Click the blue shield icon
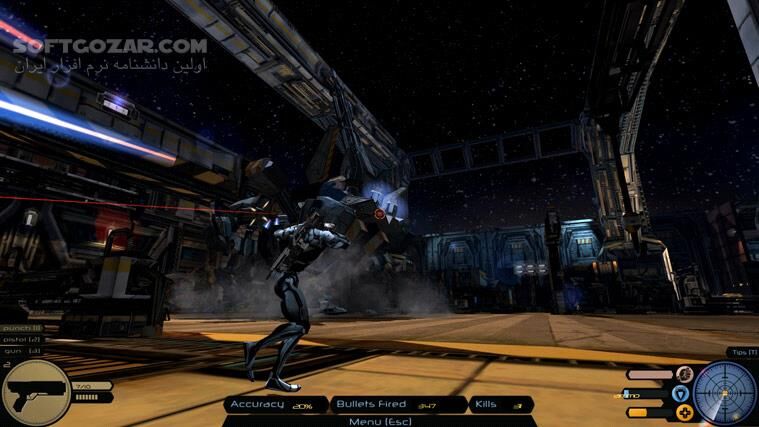This screenshot has height=427, width=759. (x=681, y=393)
